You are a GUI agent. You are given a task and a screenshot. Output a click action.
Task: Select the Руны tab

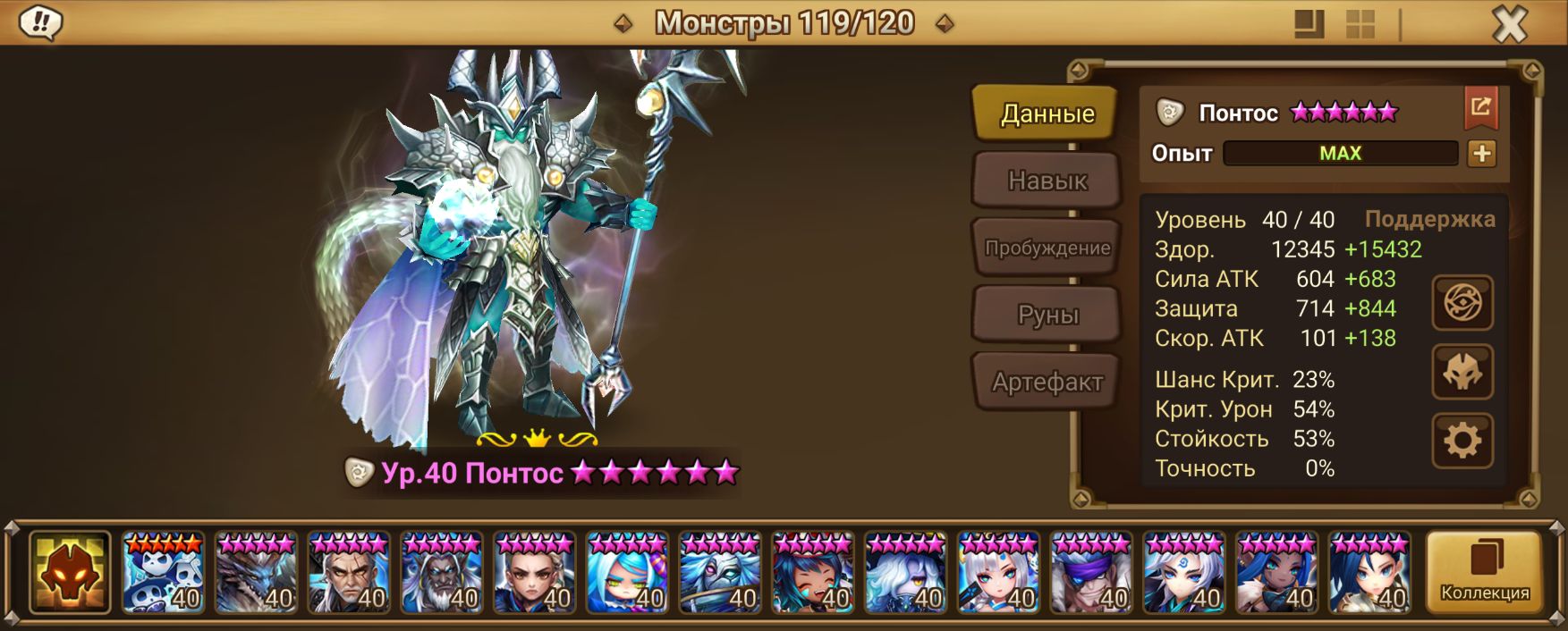pyautogui.click(x=1047, y=315)
